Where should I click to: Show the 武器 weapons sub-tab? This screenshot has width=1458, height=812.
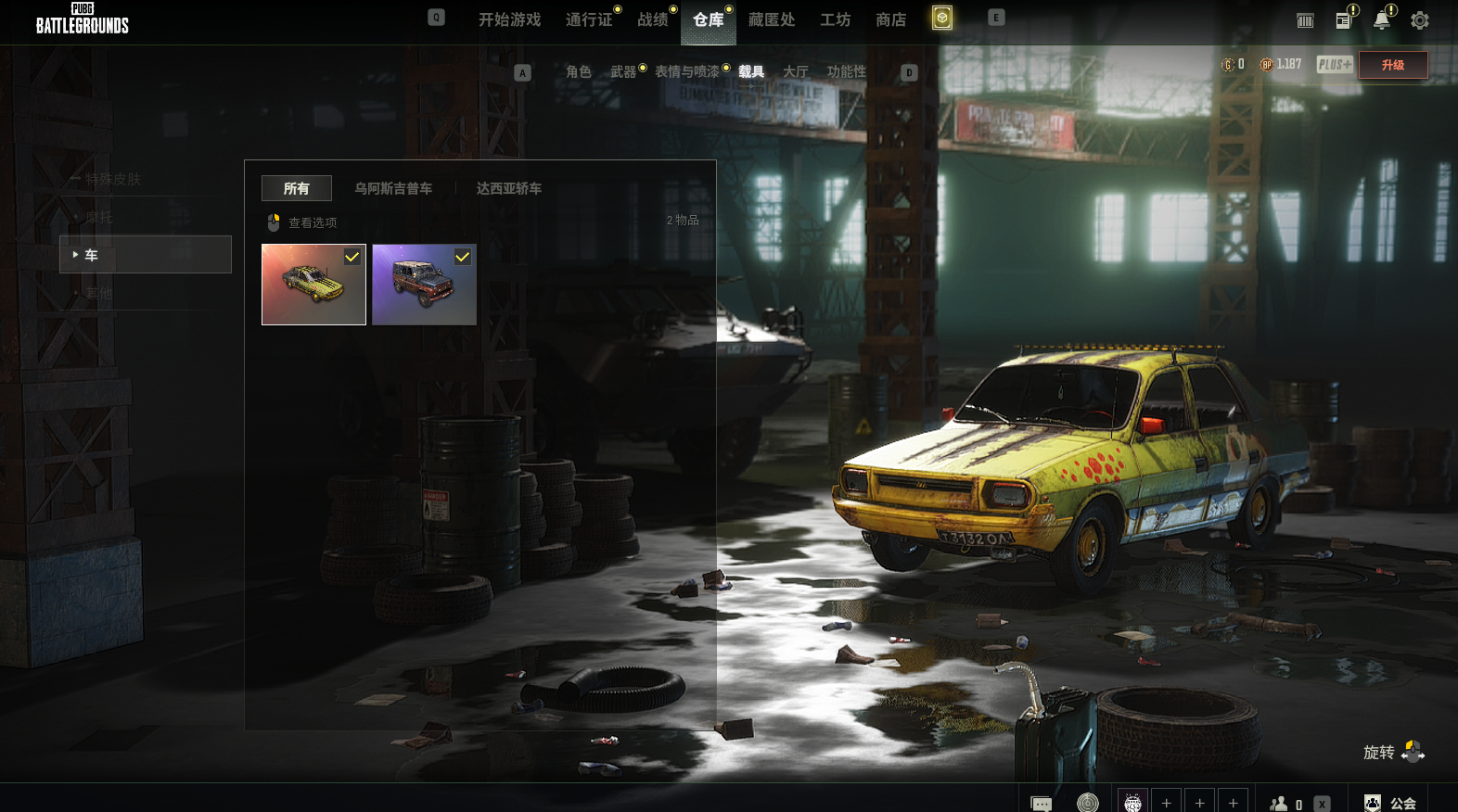(x=623, y=71)
